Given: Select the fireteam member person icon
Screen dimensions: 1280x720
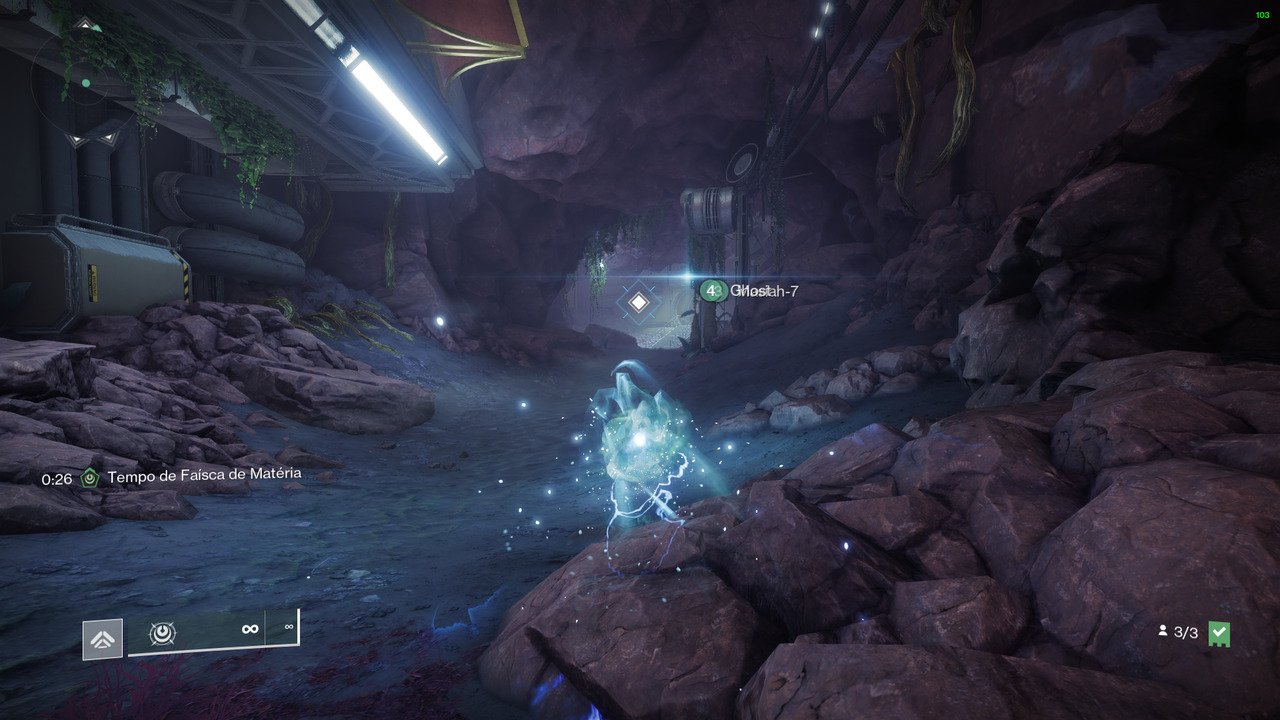Looking at the screenshot, I should click(1163, 632).
